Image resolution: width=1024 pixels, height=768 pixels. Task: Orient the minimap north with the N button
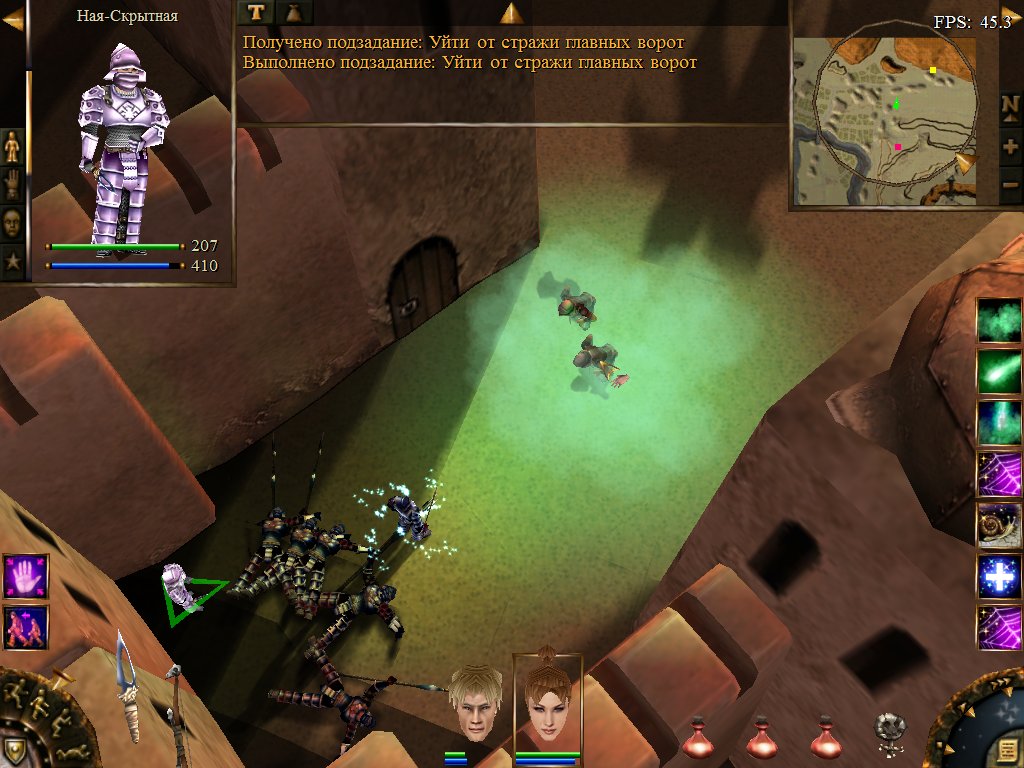[x=1010, y=106]
